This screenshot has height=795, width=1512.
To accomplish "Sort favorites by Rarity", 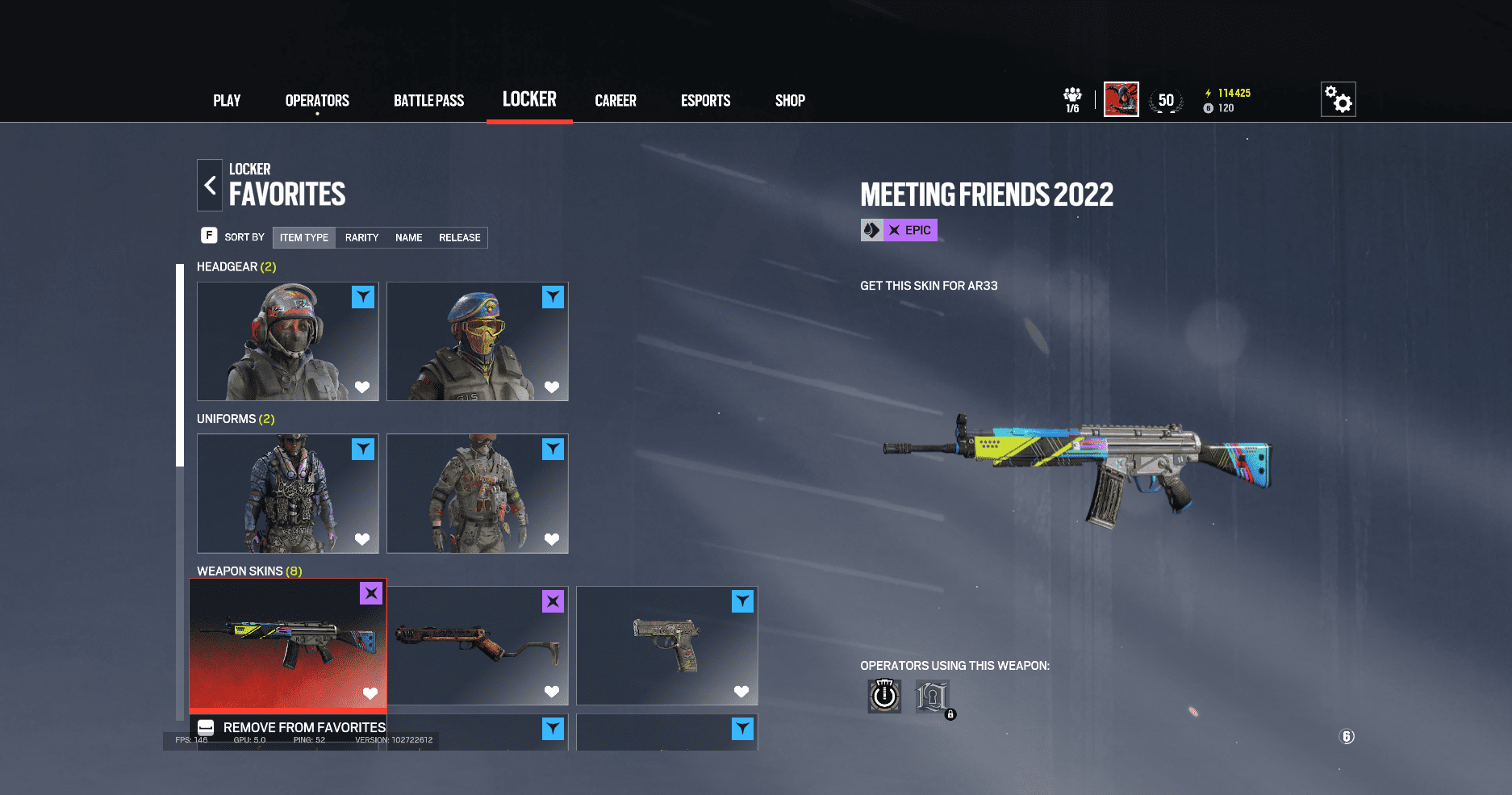I will coord(361,237).
